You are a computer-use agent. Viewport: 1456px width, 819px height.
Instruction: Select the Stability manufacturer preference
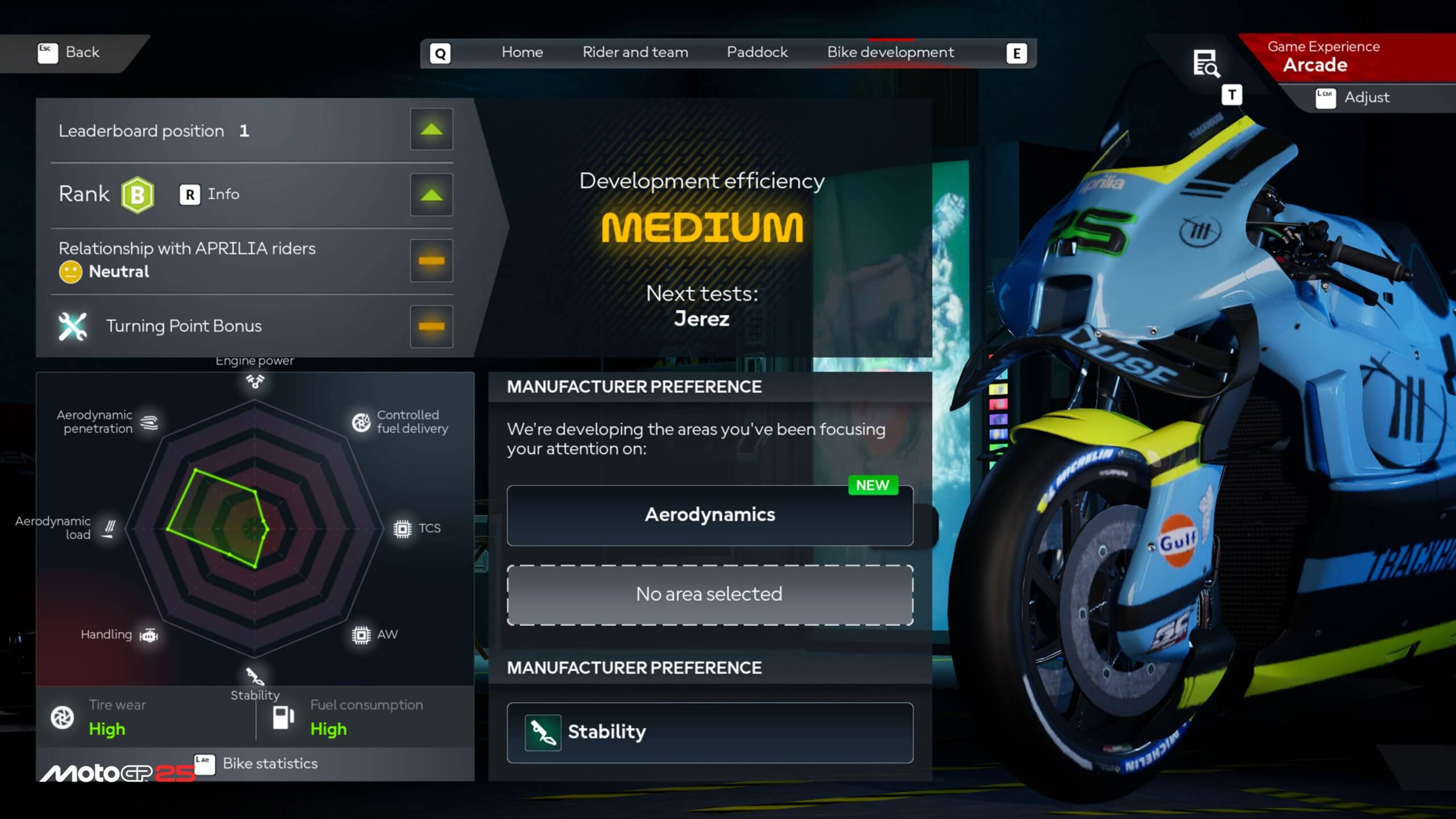click(709, 732)
